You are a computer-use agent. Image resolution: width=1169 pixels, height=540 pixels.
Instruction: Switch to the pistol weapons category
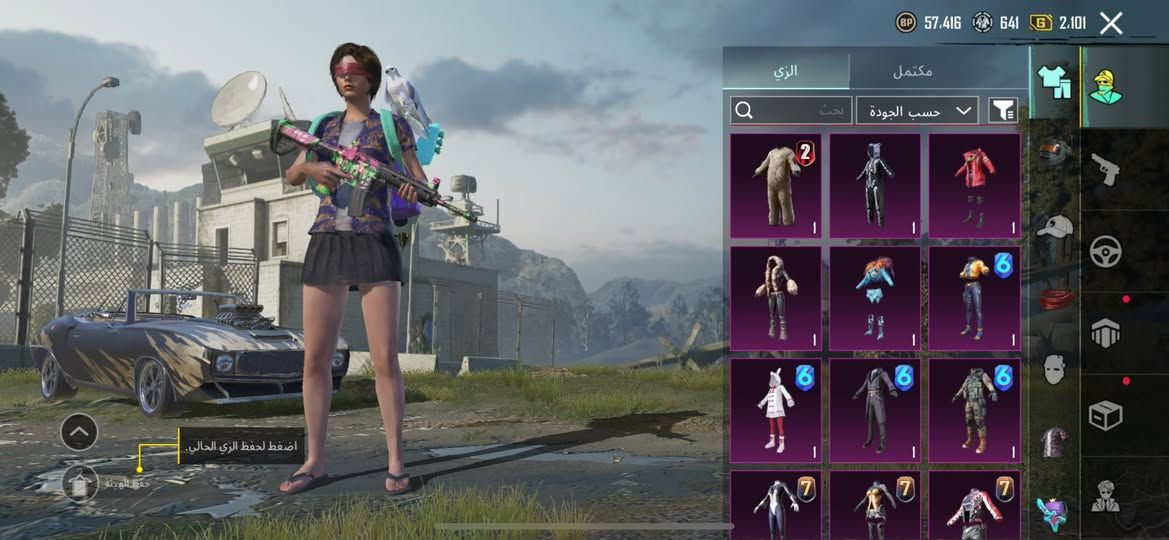coord(1105,168)
